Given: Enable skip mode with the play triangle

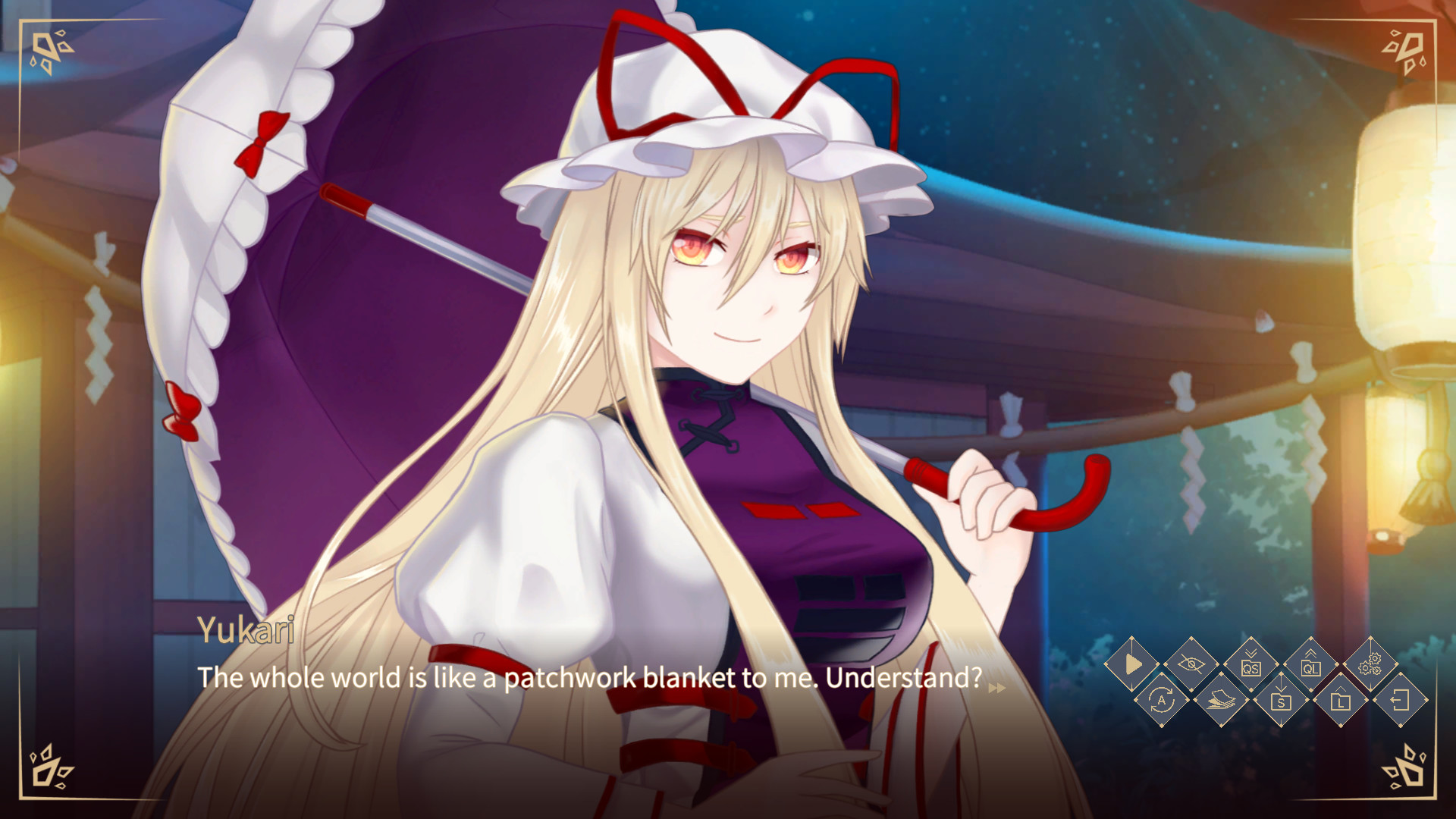Looking at the screenshot, I should pyautogui.click(x=1133, y=666).
